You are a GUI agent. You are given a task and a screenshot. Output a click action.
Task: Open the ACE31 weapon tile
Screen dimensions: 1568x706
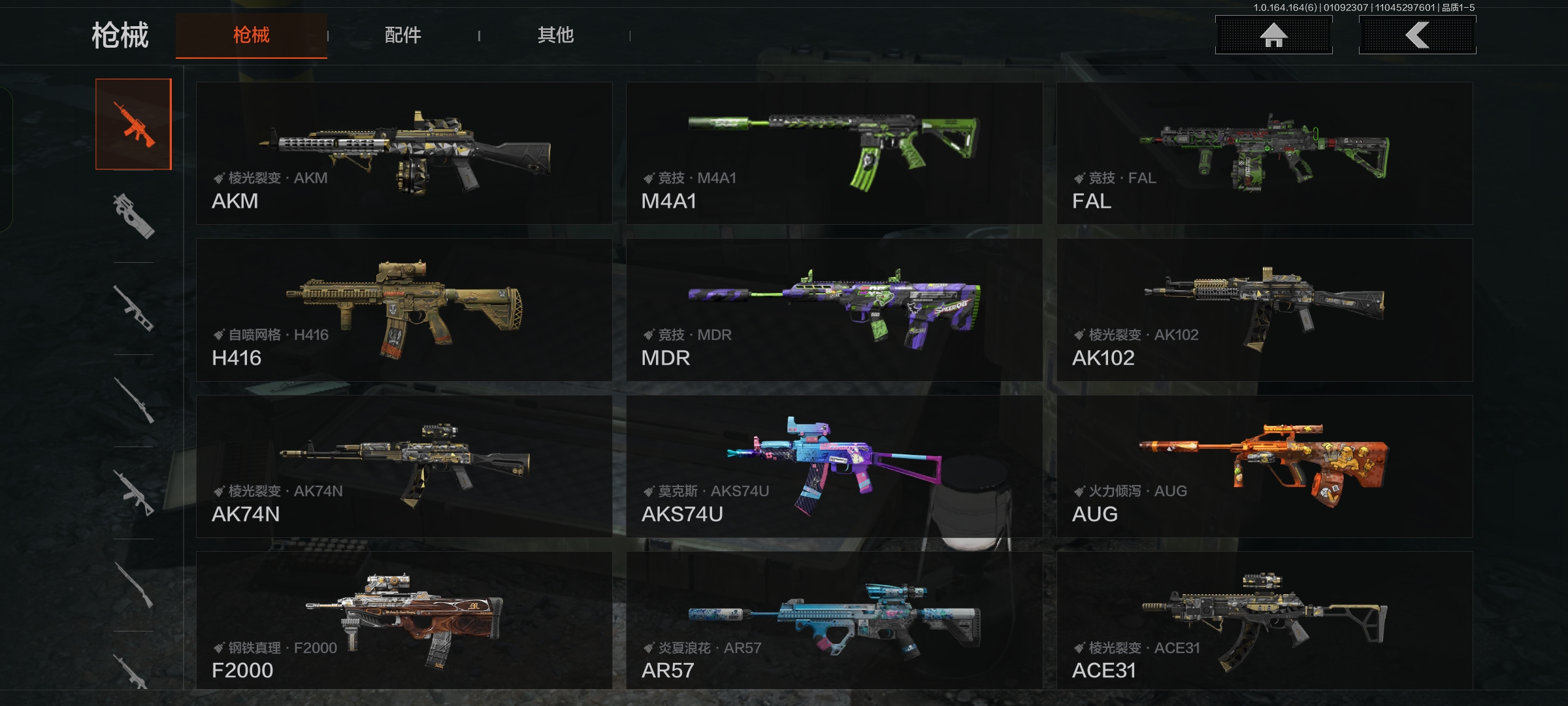(1264, 620)
